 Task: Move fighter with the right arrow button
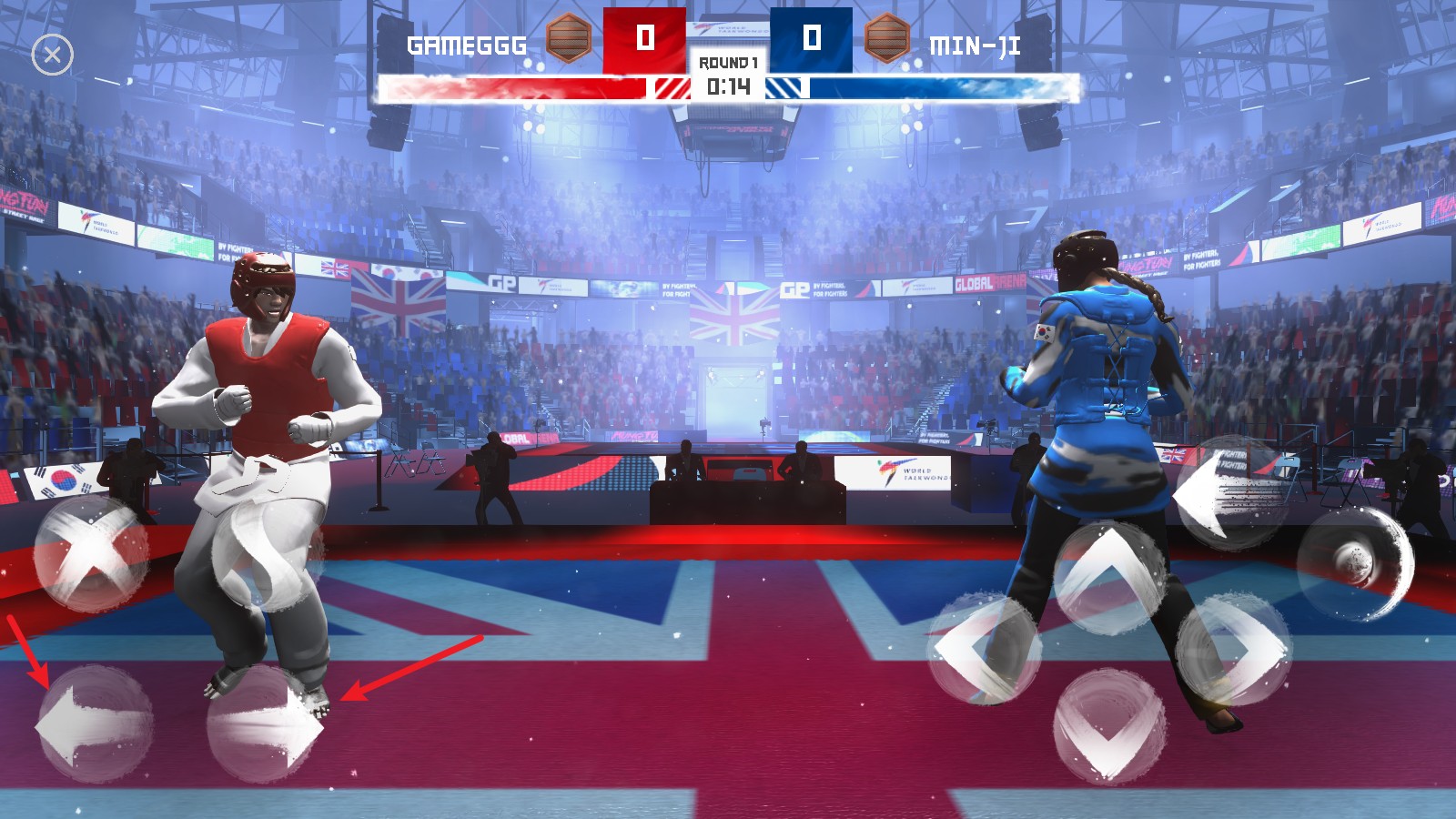[x=265, y=725]
